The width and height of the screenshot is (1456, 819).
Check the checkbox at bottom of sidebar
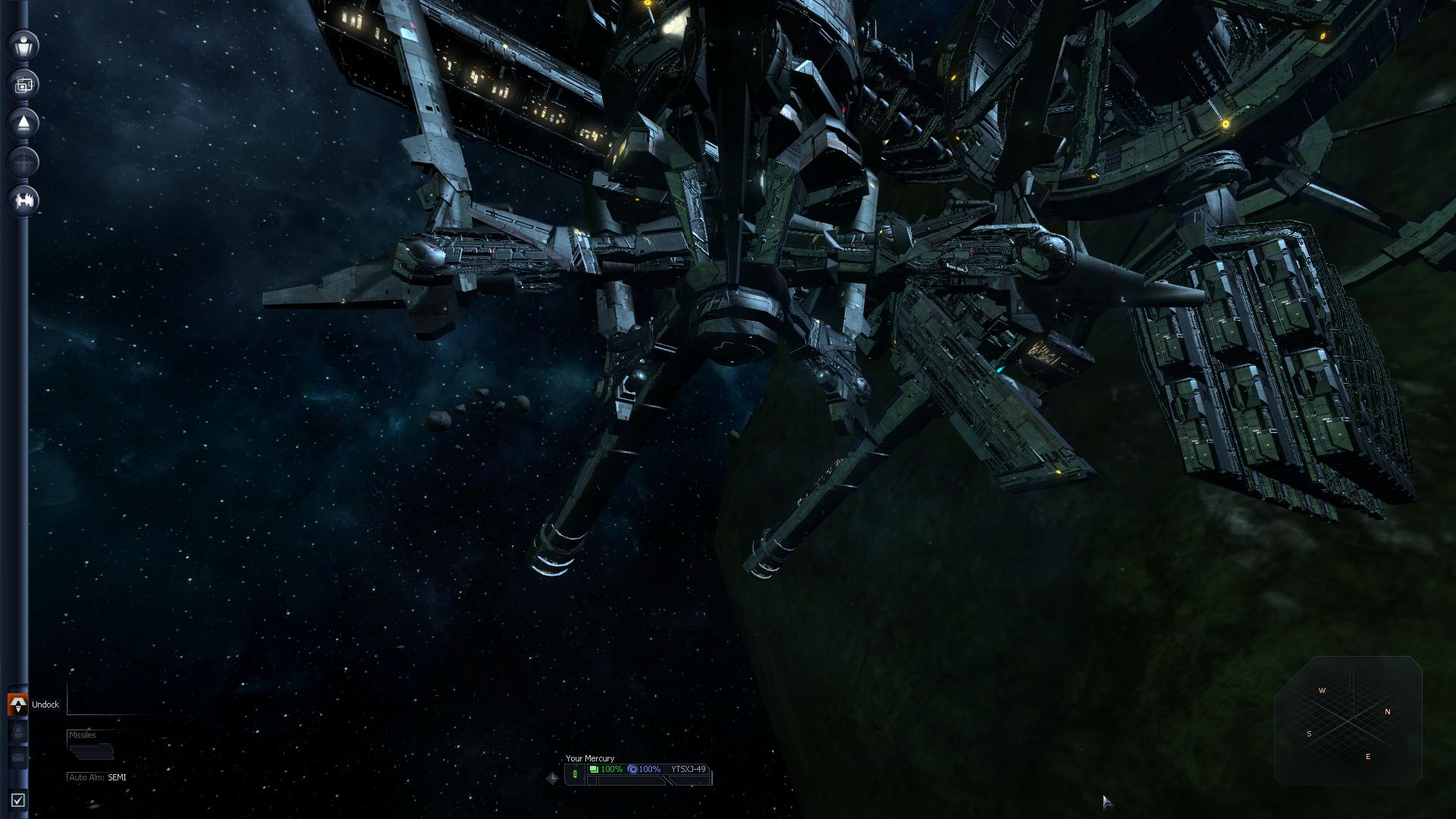coord(18,799)
